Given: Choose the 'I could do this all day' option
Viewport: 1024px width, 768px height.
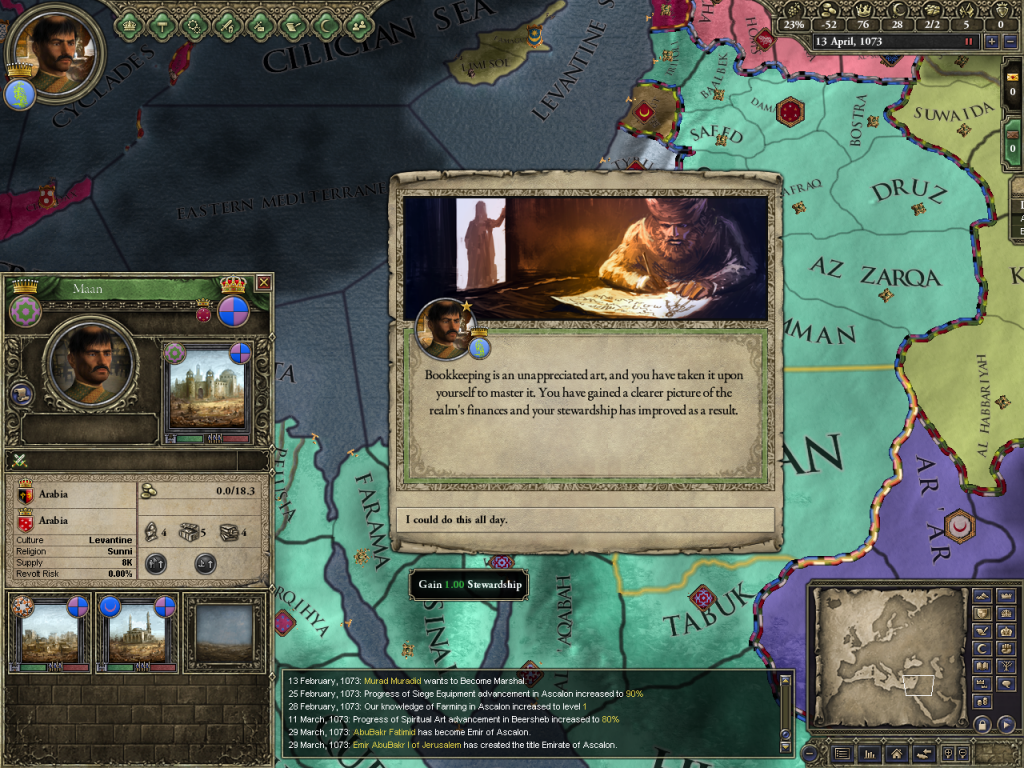Looking at the screenshot, I should pyautogui.click(x=585, y=520).
